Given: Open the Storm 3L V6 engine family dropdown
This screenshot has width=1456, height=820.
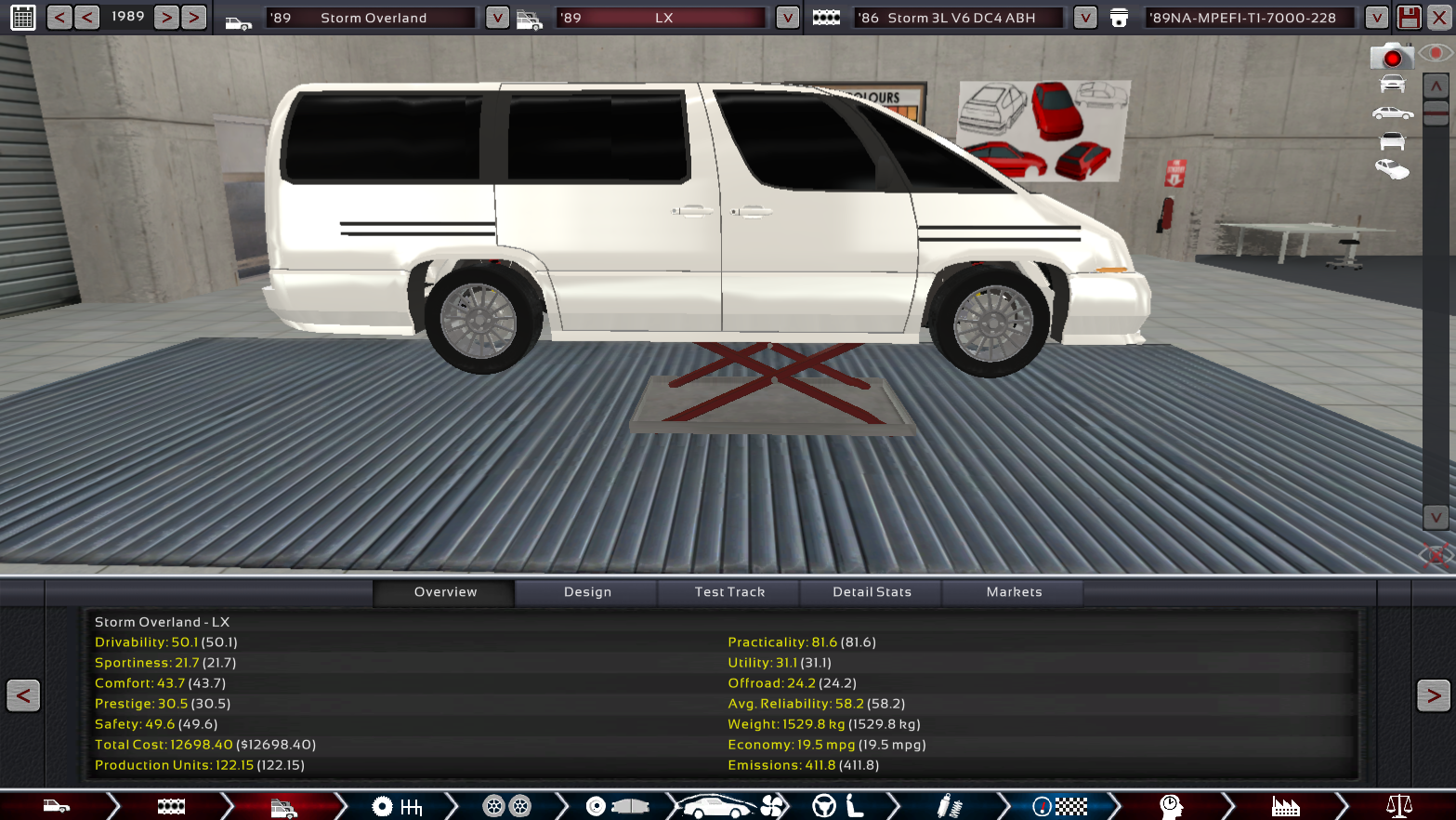Looking at the screenshot, I should [x=1084, y=18].
